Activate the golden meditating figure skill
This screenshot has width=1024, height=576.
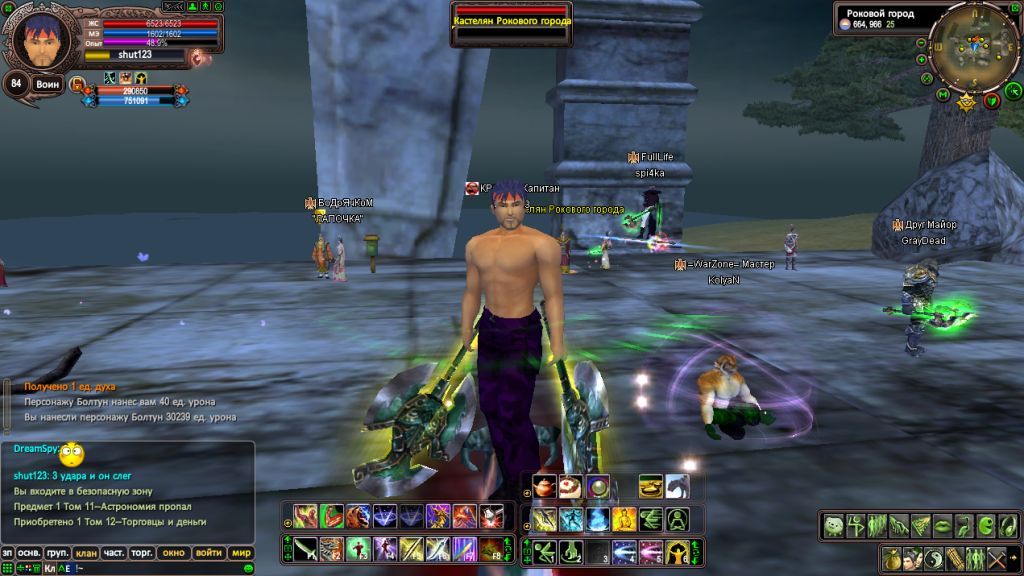pyautogui.click(x=624, y=519)
